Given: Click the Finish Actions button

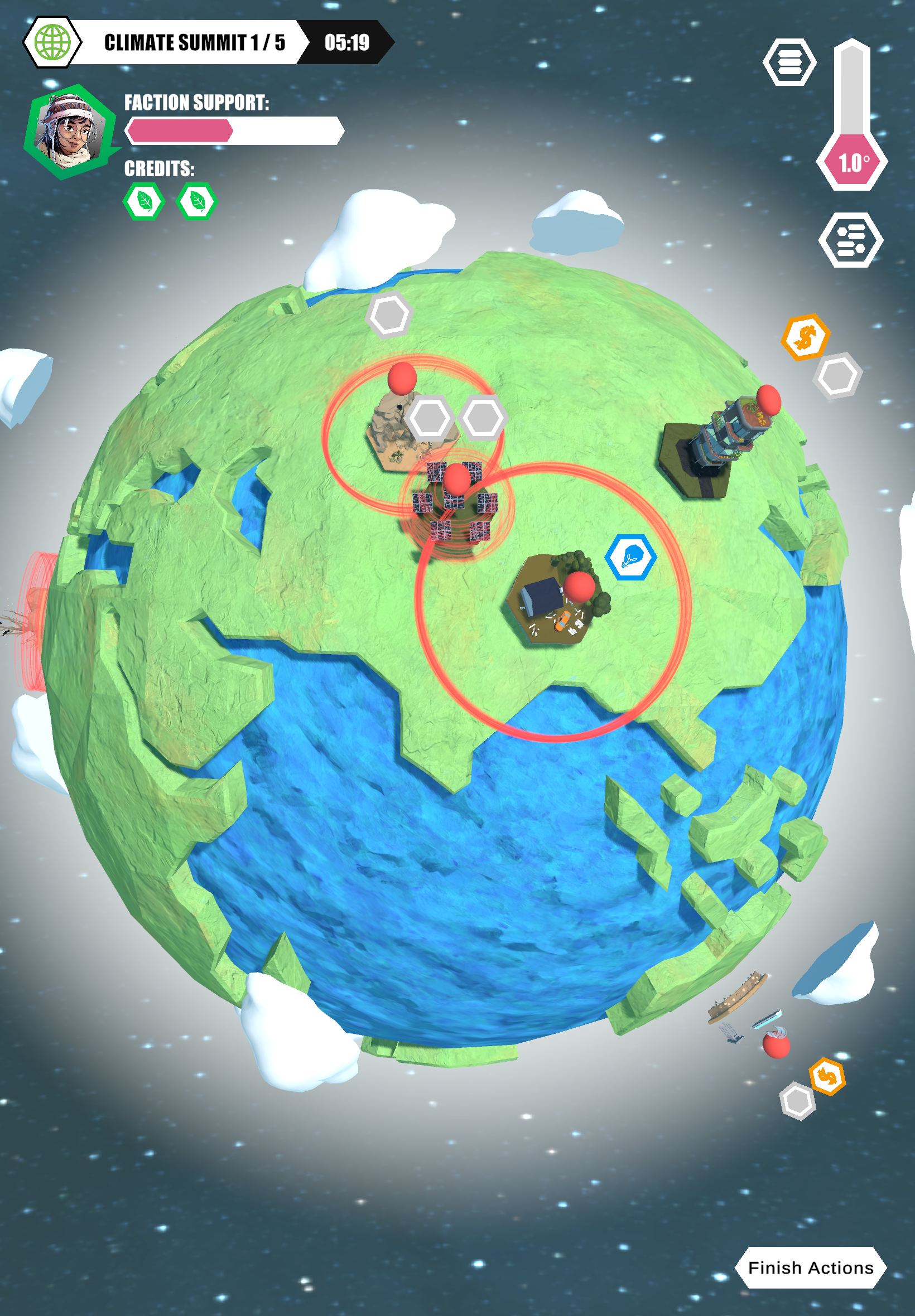Looking at the screenshot, I should click(x=810, y=1267).
